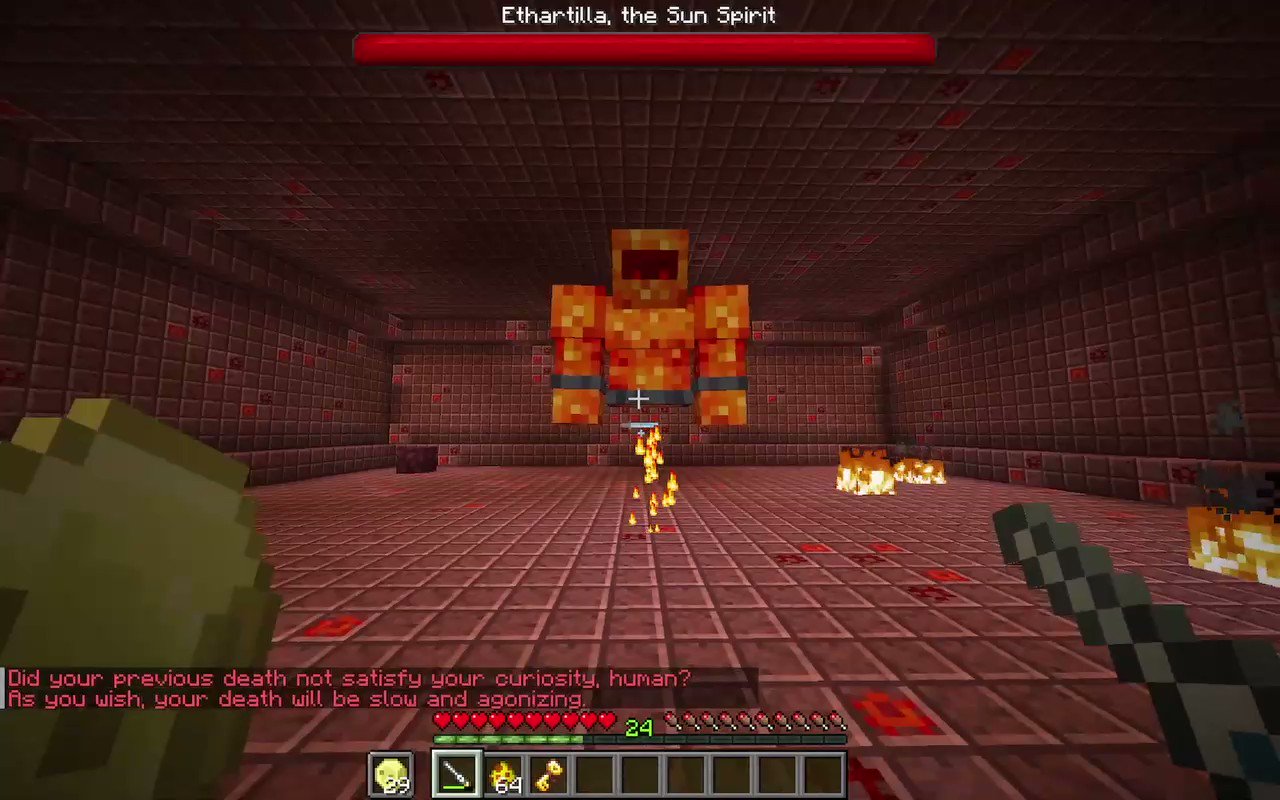Click the rightmost drumstick in the hunger bar
The height and width of the screenshot is (800, 1280).
[x=838, y=719]
